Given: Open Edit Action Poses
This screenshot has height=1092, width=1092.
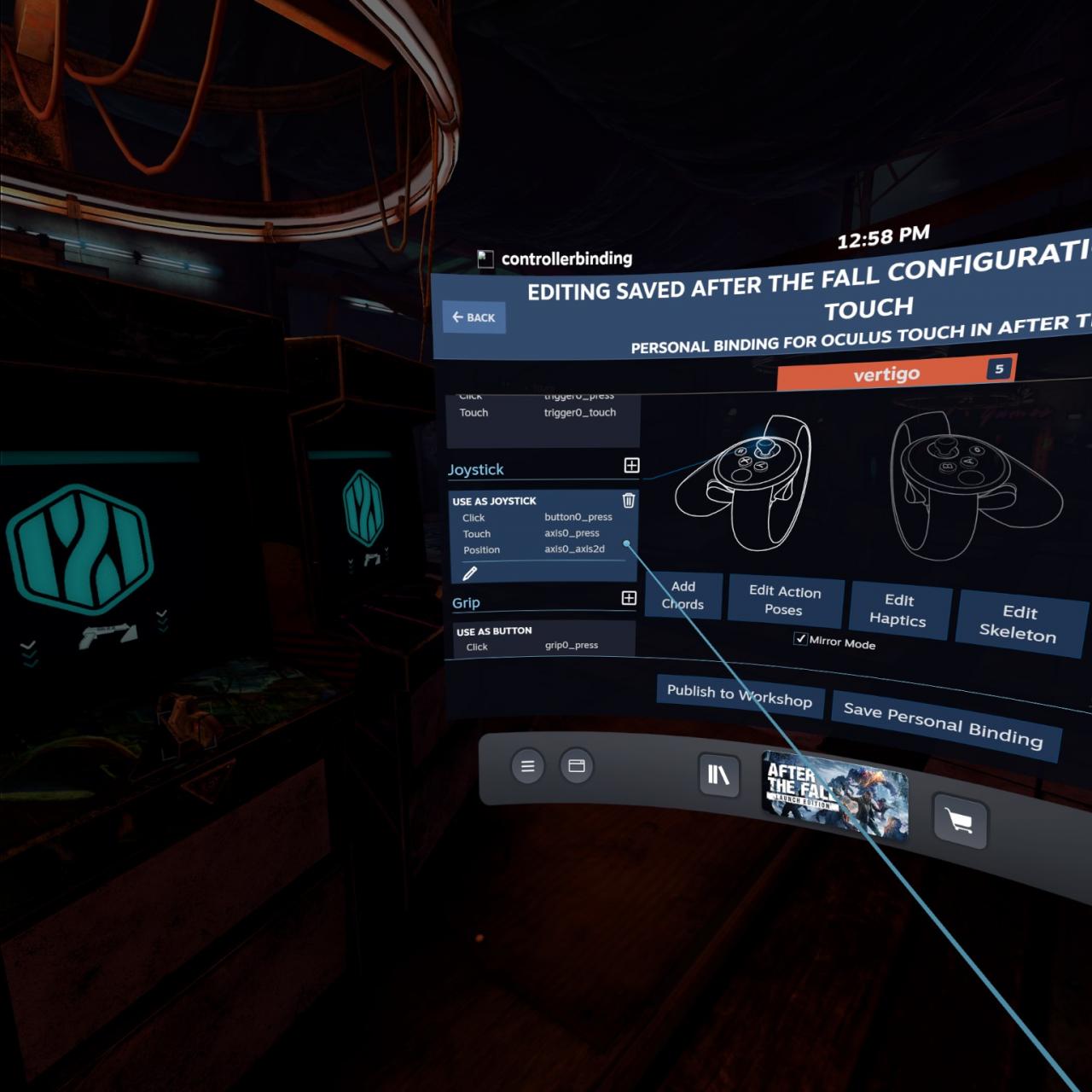Looking at the screenshot, I should 785,600.
